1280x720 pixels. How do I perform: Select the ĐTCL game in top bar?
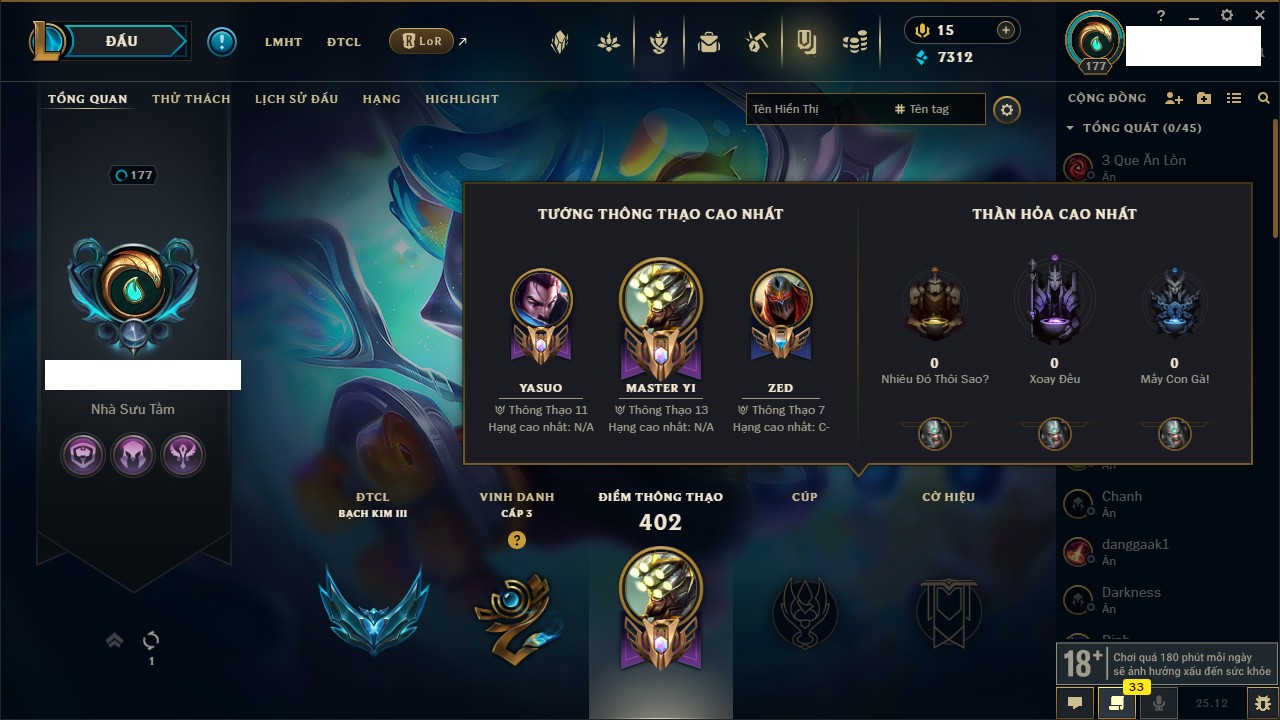343,42
